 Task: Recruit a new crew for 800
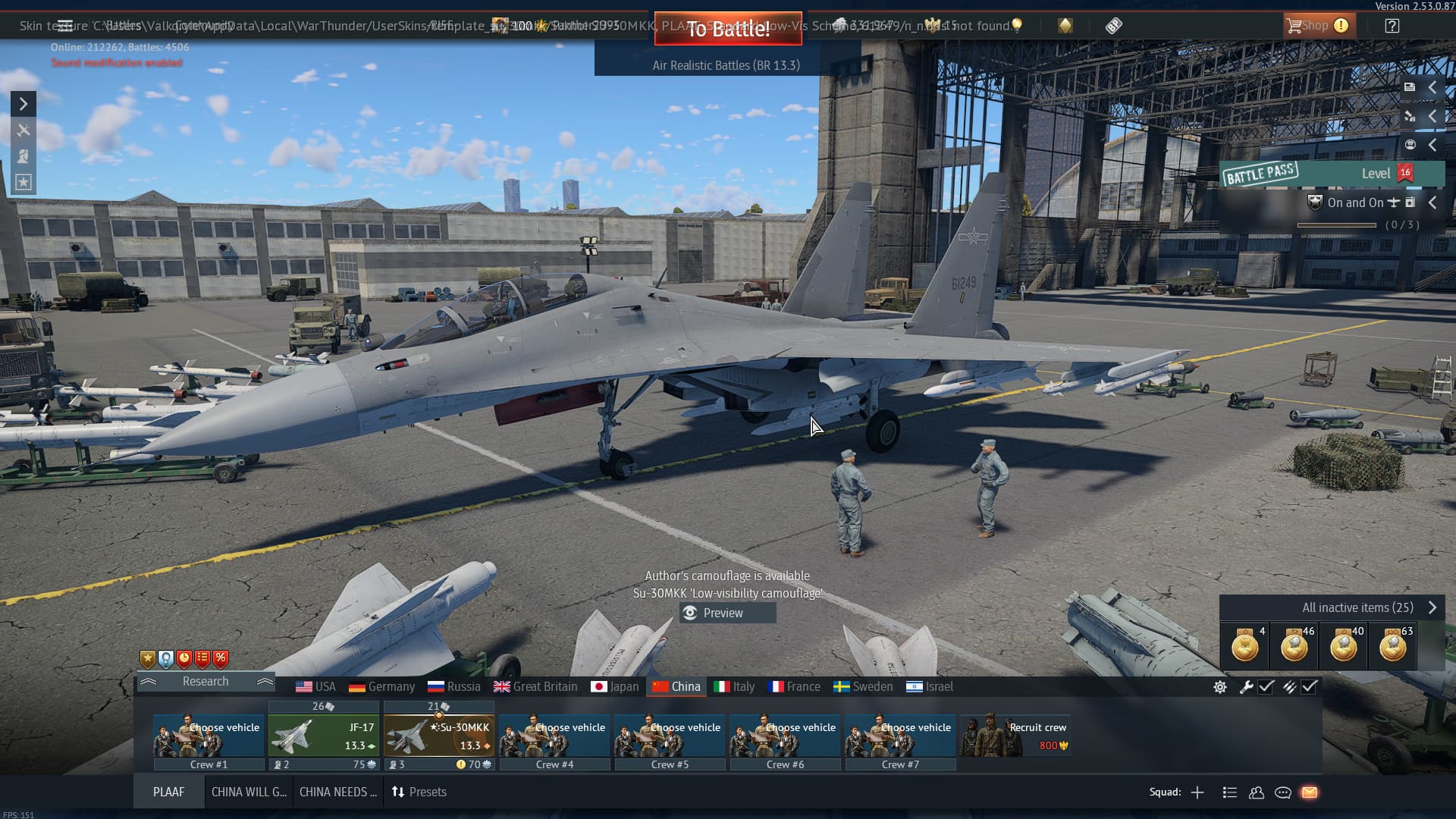1015,736
